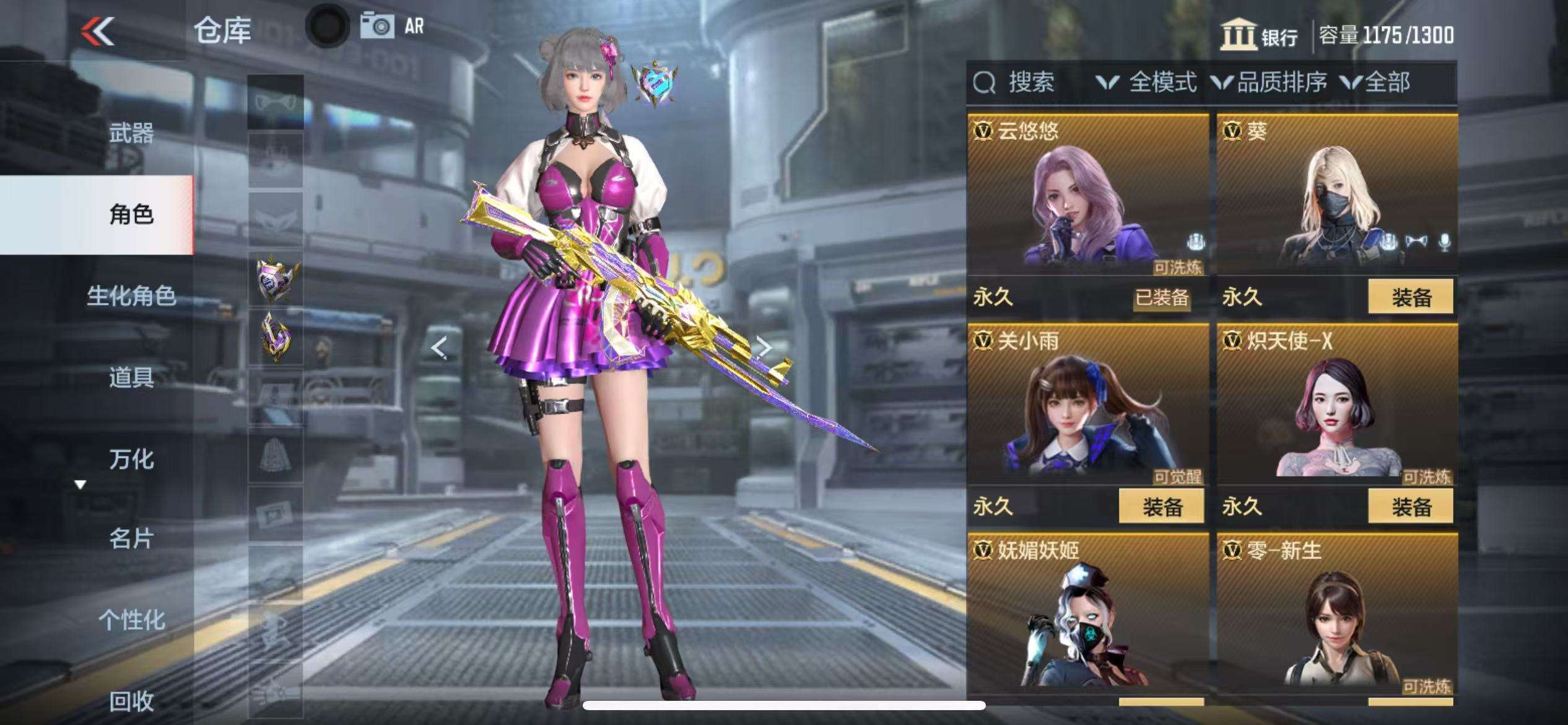Select the 生化角色 tab

[x=131, y=296]
